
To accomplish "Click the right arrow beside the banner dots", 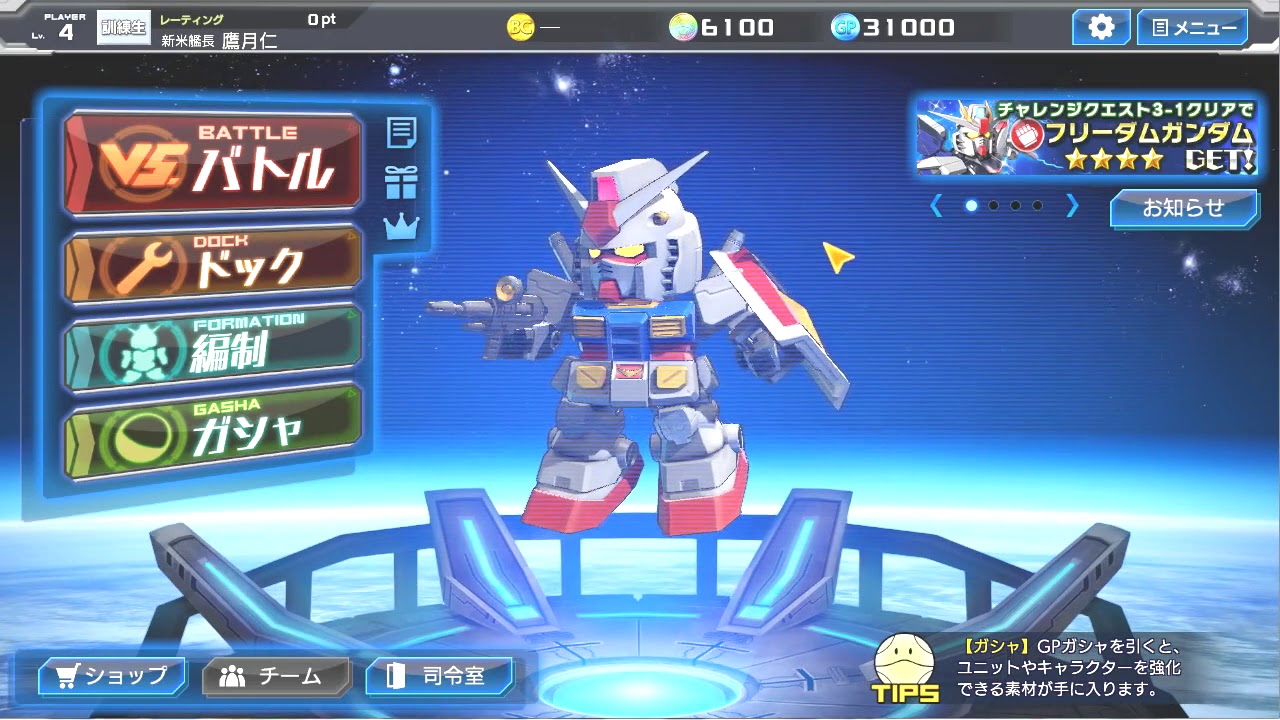I will tap(1072, 206).
